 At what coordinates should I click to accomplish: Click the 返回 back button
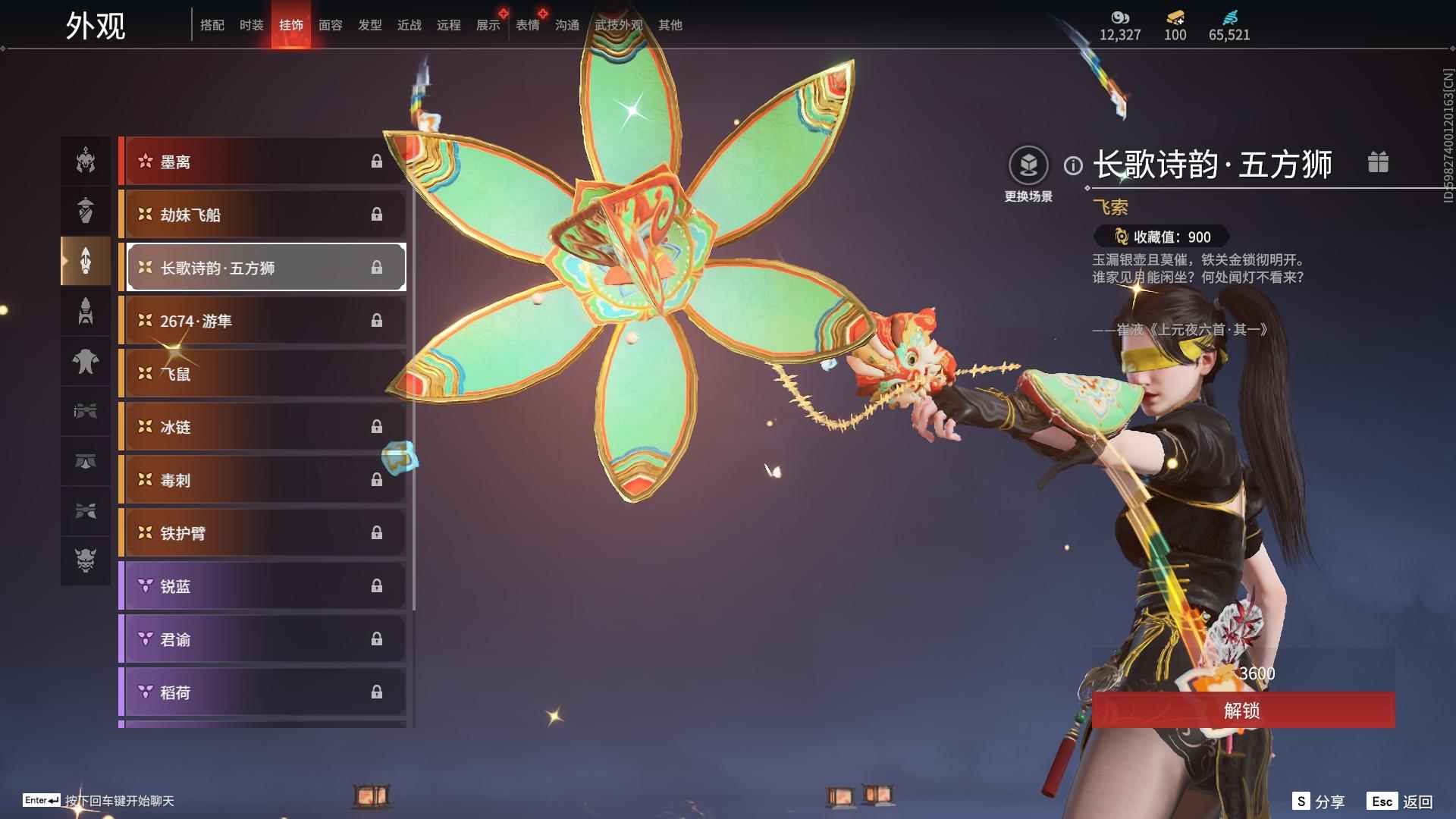pos(1401,802)
